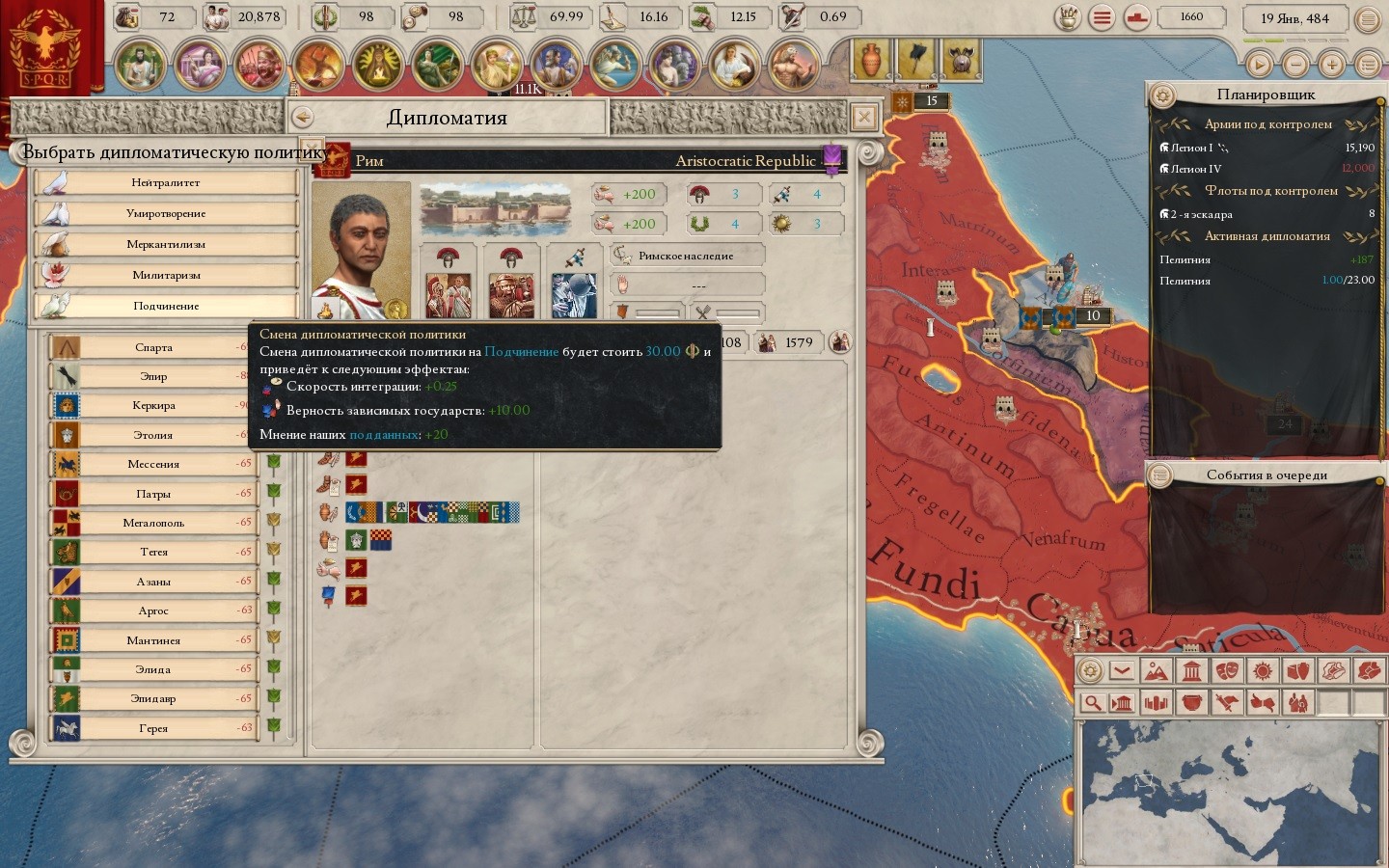Open the SPQR nation emblem overview
1389x868 pixels.
pos(45,46)
